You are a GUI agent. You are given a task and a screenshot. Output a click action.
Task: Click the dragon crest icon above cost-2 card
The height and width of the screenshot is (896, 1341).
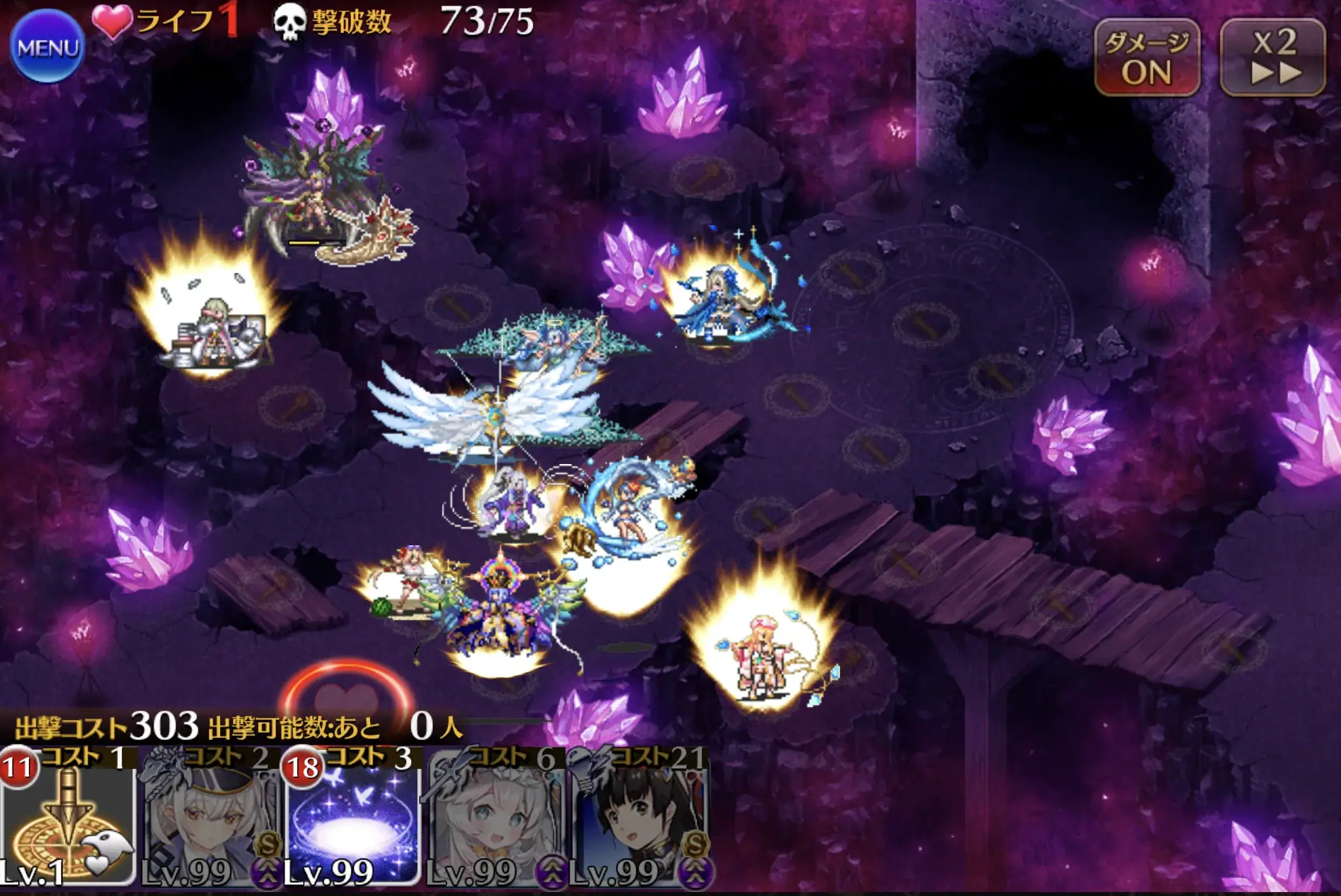coord(162,771)
